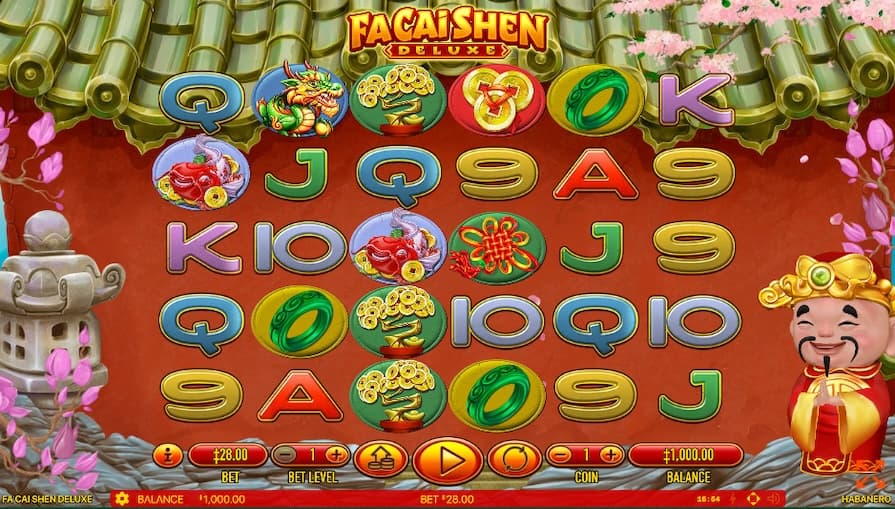Toggle sound with the speaker icon
This screenshot has width=895, height=509.
tap(775, 498)
